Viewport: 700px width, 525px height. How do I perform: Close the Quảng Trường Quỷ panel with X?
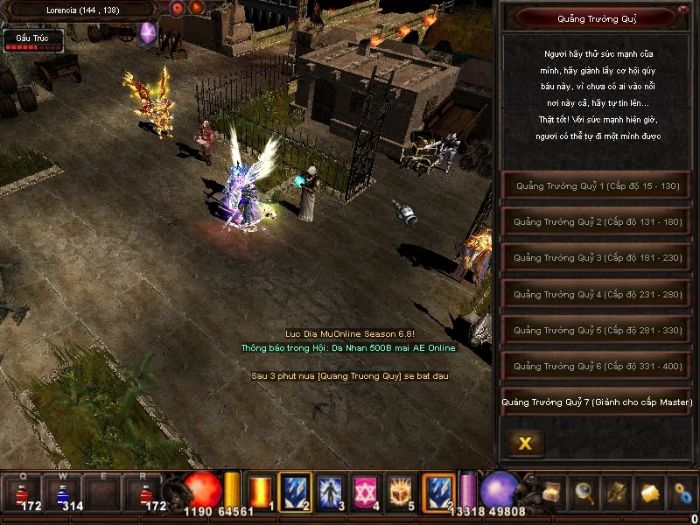click(x=525, y=442)
